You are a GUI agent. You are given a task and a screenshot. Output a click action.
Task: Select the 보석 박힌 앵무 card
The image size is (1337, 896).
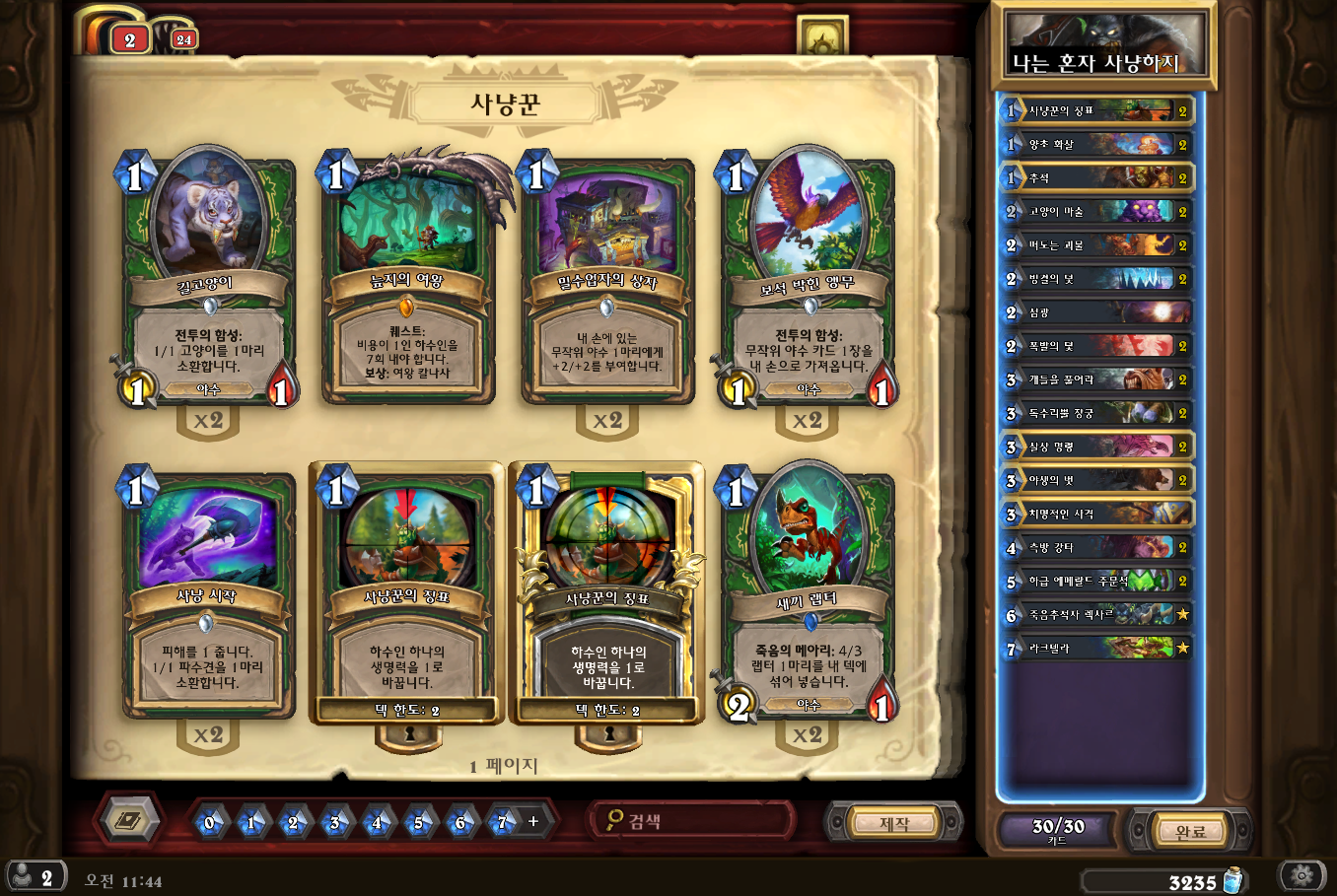[x=808, y=281]
